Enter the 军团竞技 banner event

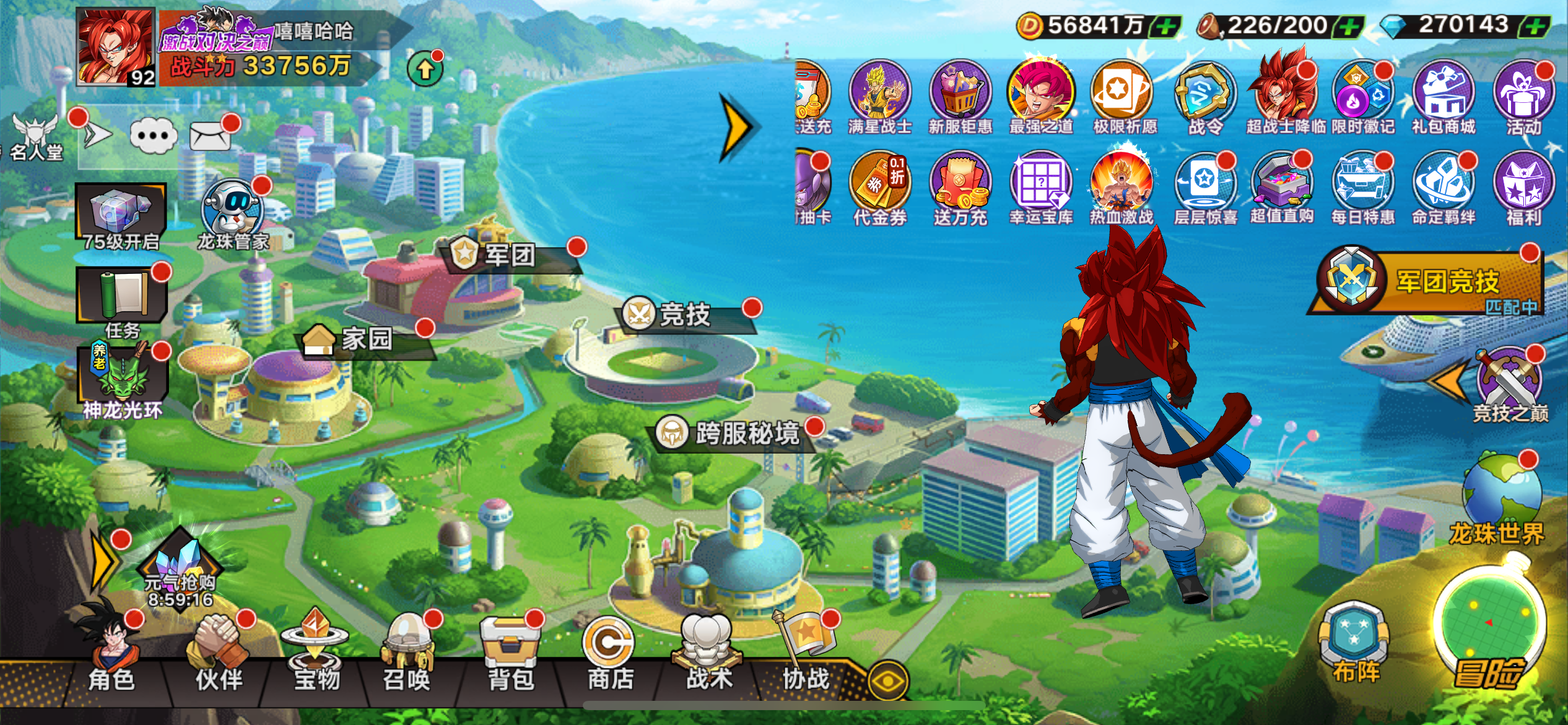click(x=1431, y=283)
